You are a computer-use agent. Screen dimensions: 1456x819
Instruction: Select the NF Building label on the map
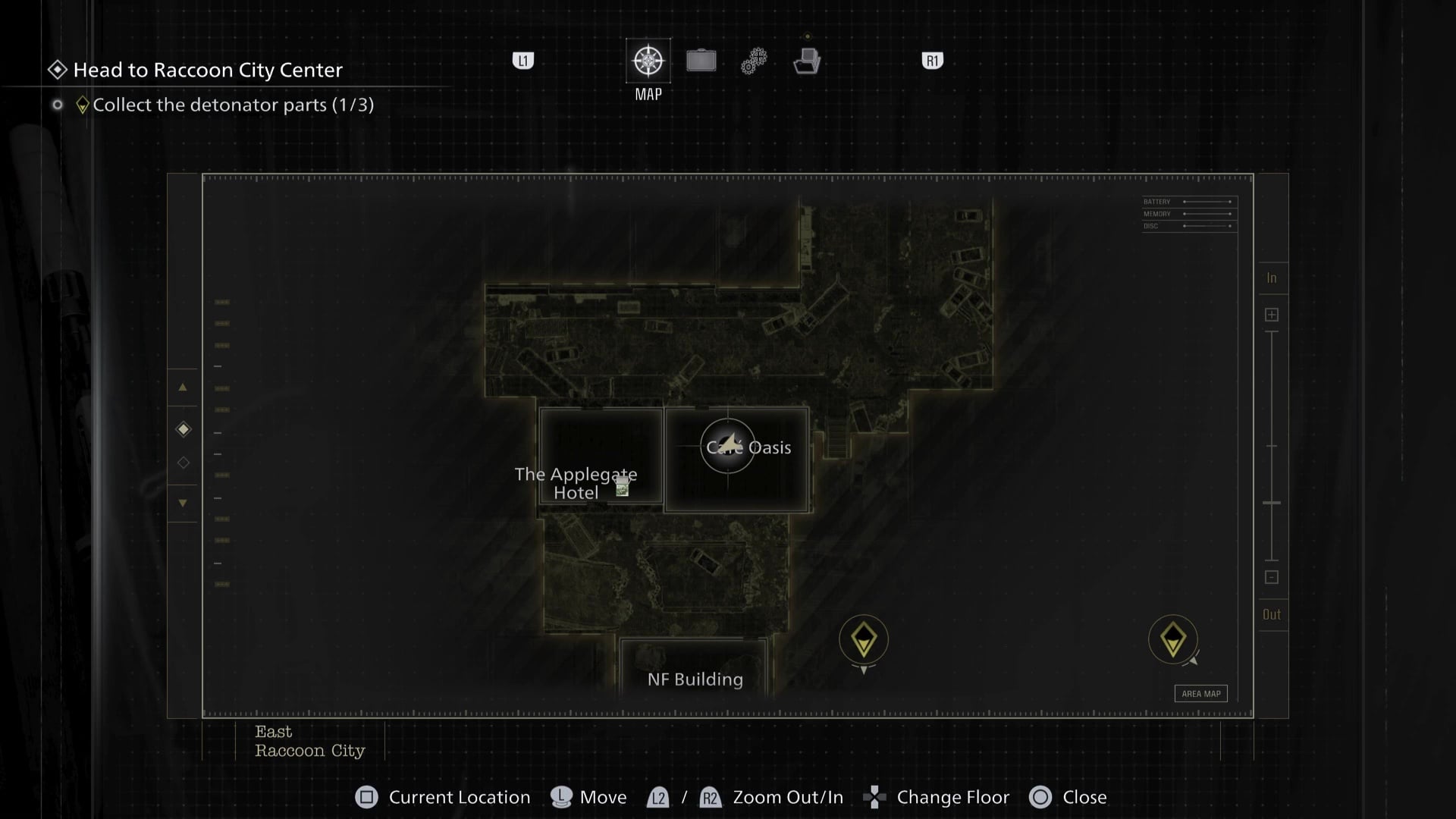click(695, 679)
